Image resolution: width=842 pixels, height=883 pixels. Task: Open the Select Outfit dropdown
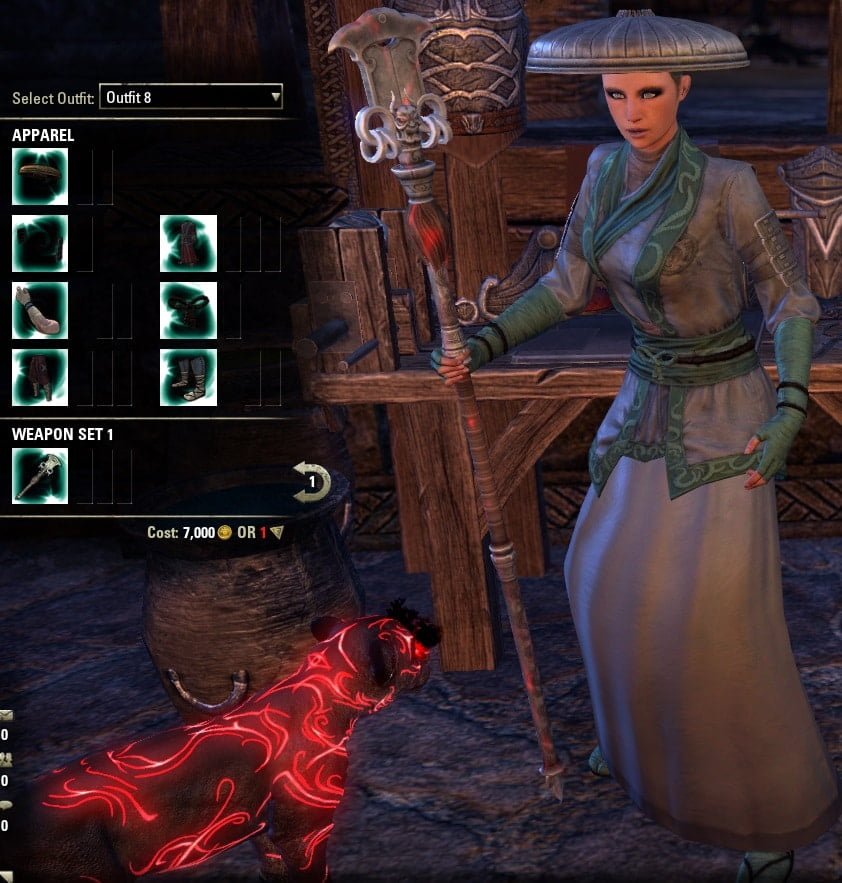[x=190, y=98]
